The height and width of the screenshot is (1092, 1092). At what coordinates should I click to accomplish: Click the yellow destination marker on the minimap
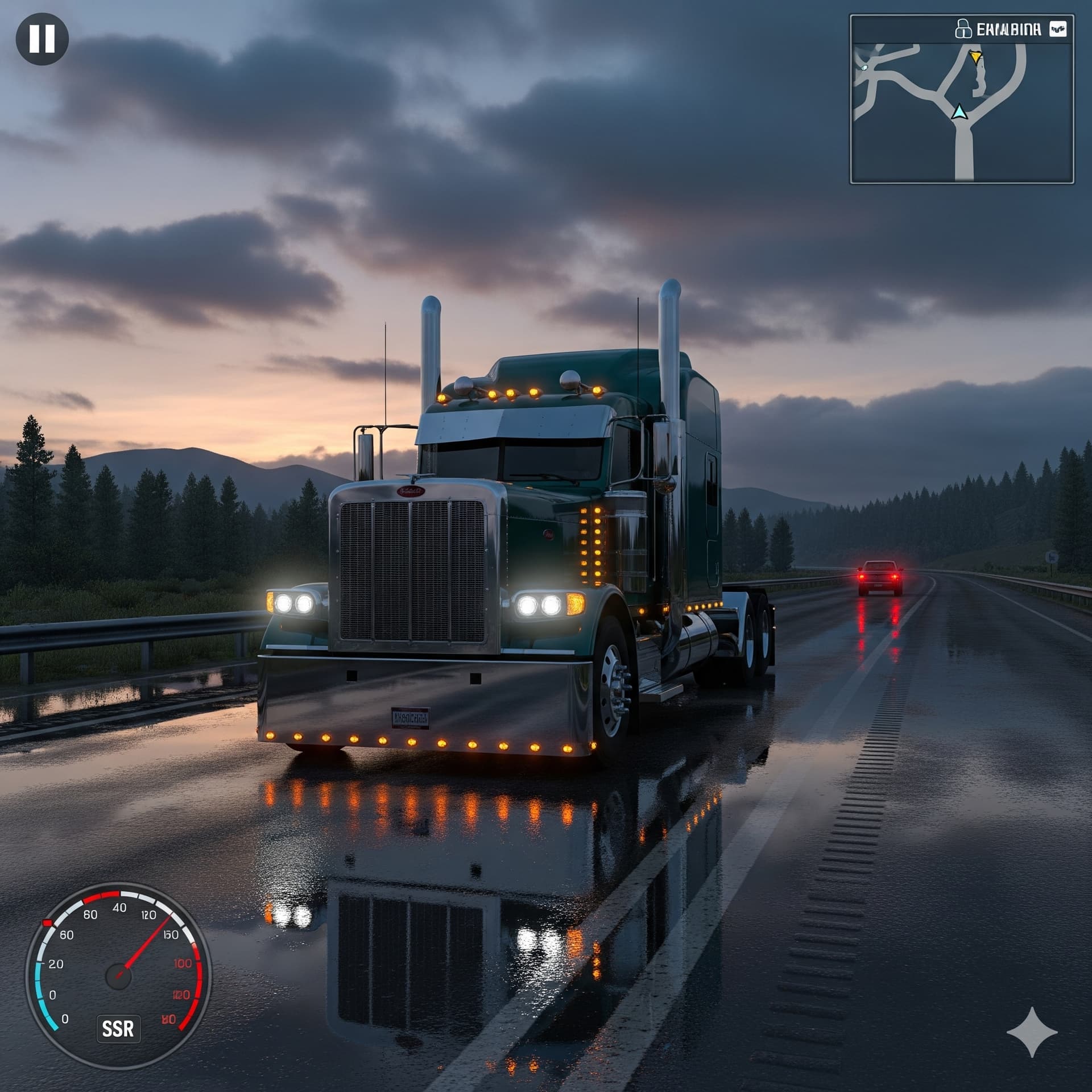pyautogui.click(x=976, y=57)
